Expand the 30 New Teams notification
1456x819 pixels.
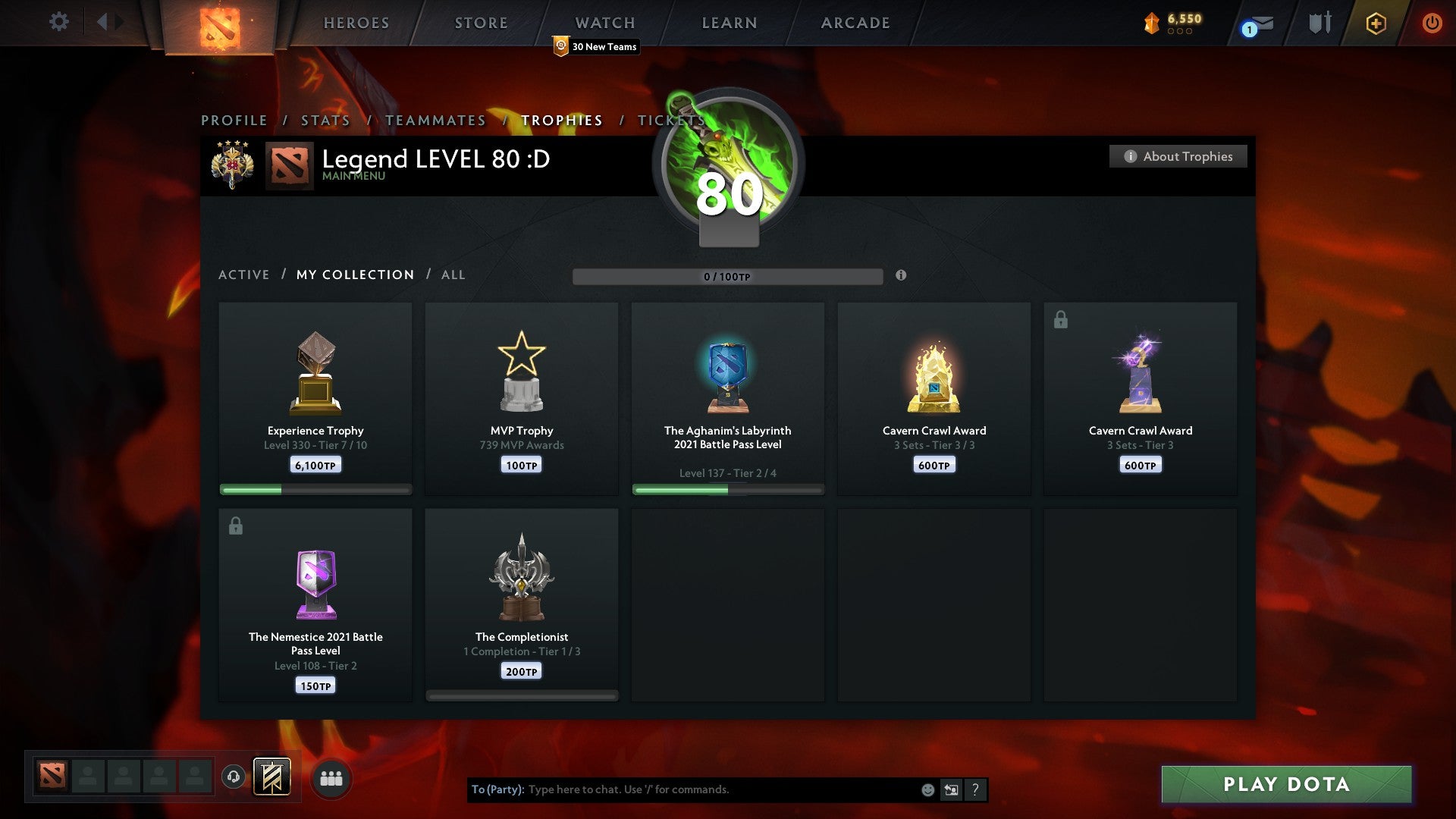[x=595, y=47]
